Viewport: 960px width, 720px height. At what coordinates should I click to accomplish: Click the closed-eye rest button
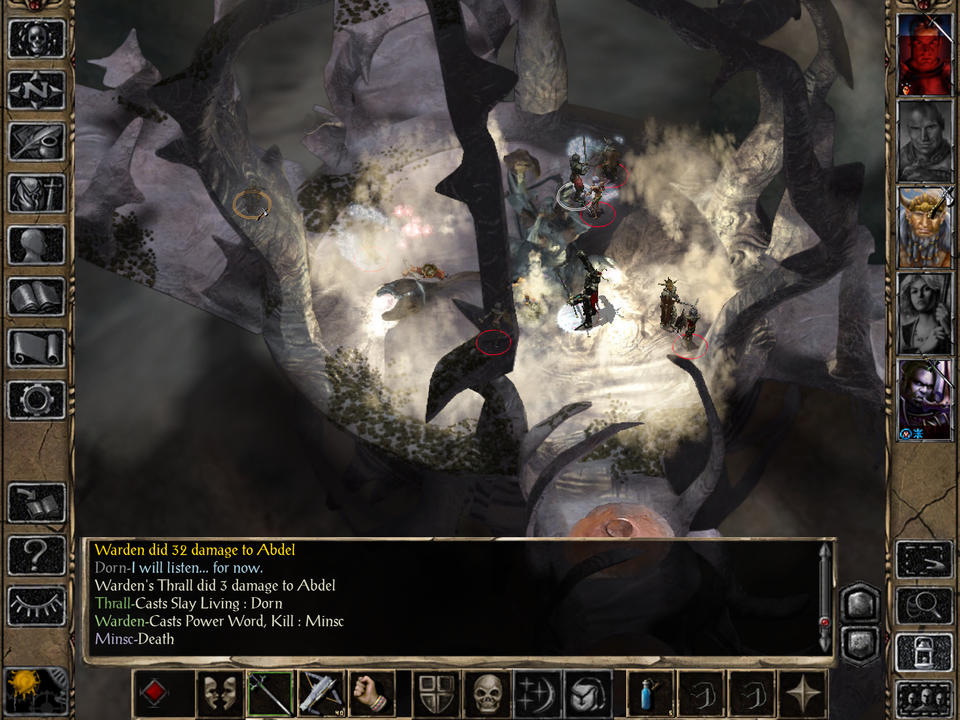(x=37, y=605)
